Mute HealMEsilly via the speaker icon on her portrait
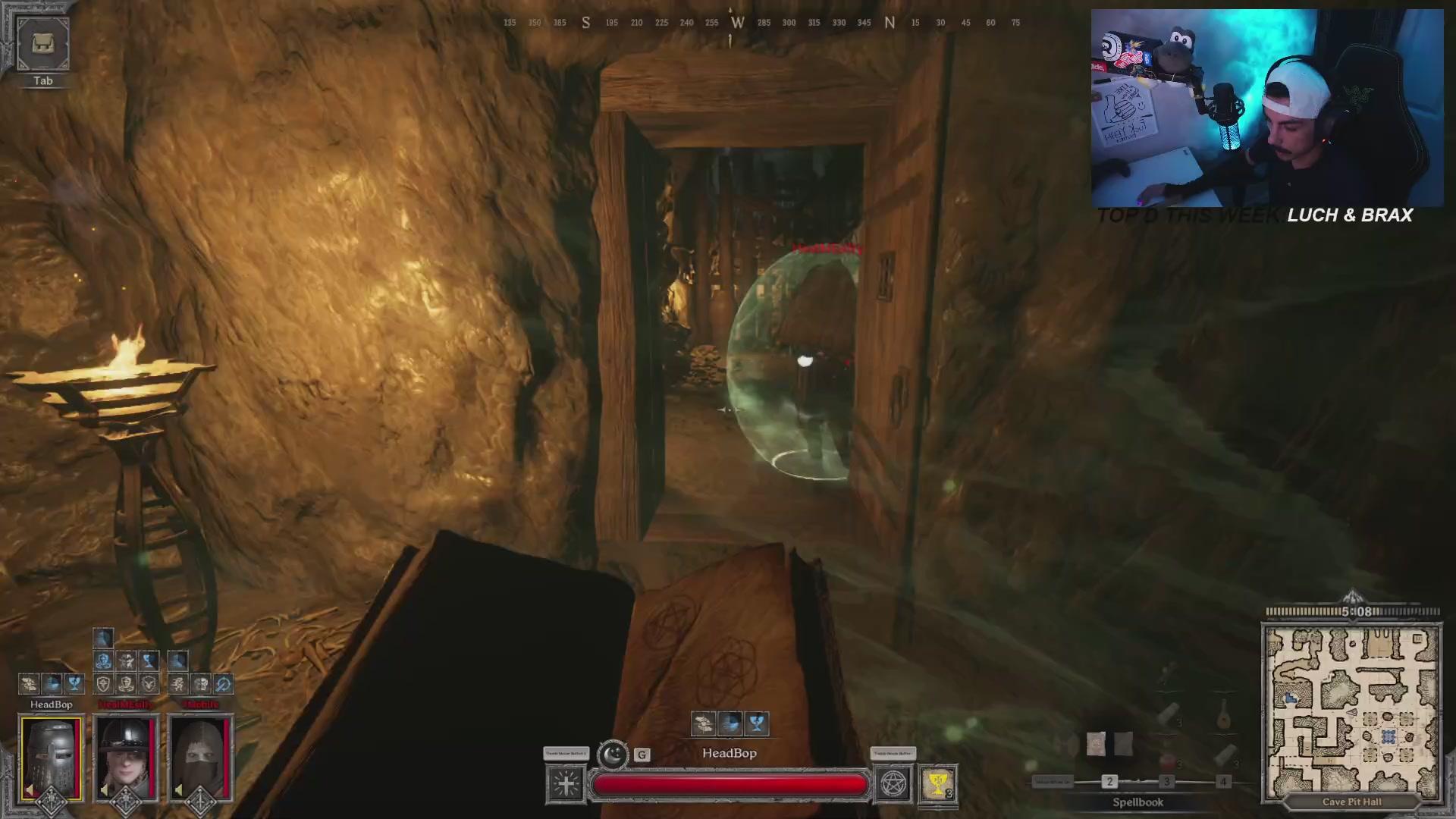The image size is (1456, 819). pos(104,790)
